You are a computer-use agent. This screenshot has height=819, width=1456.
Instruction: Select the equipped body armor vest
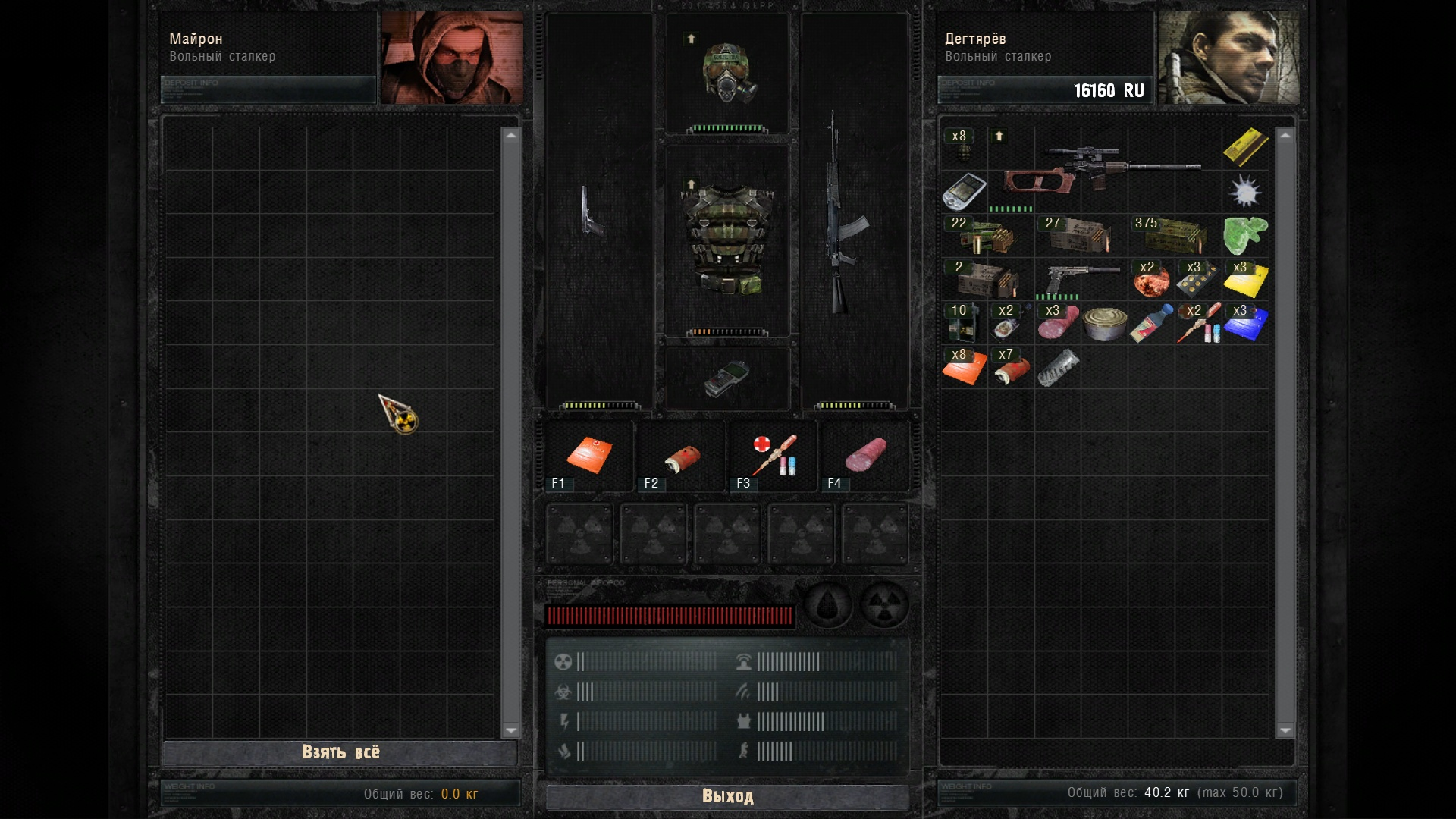728,240
